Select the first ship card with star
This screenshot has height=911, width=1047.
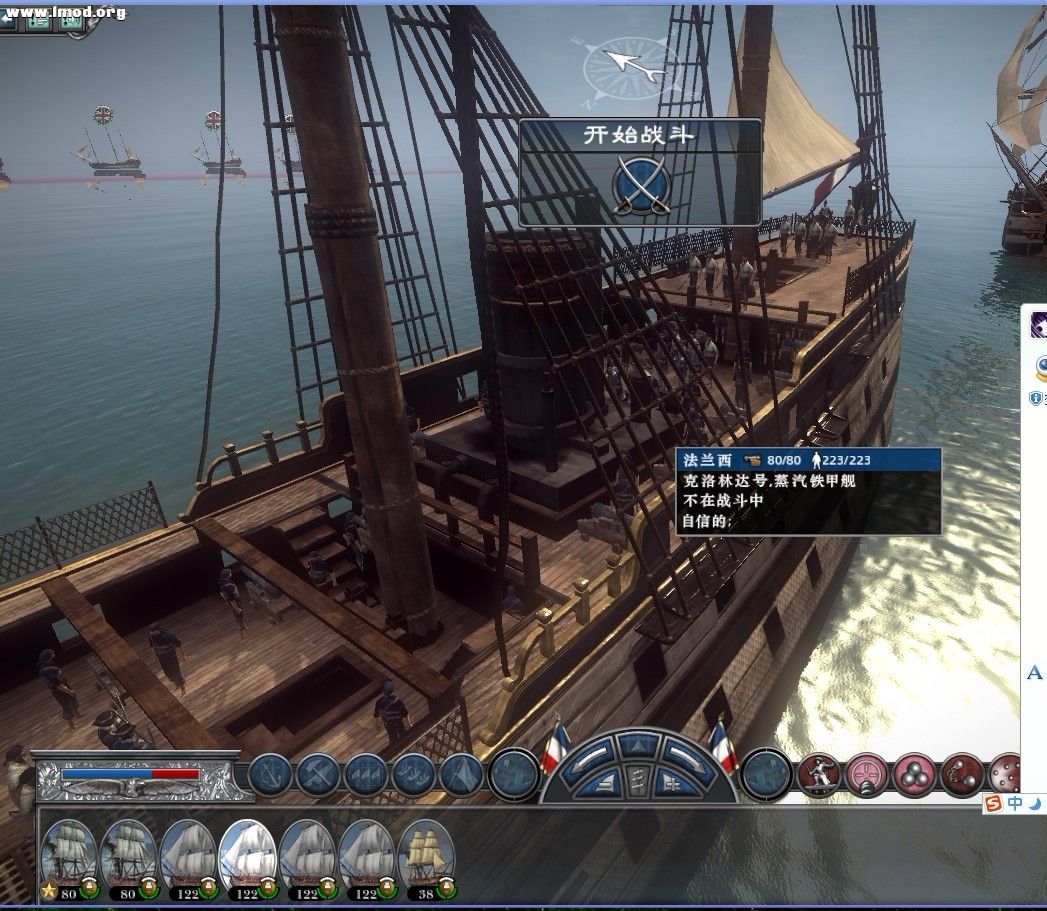point(70,856)
